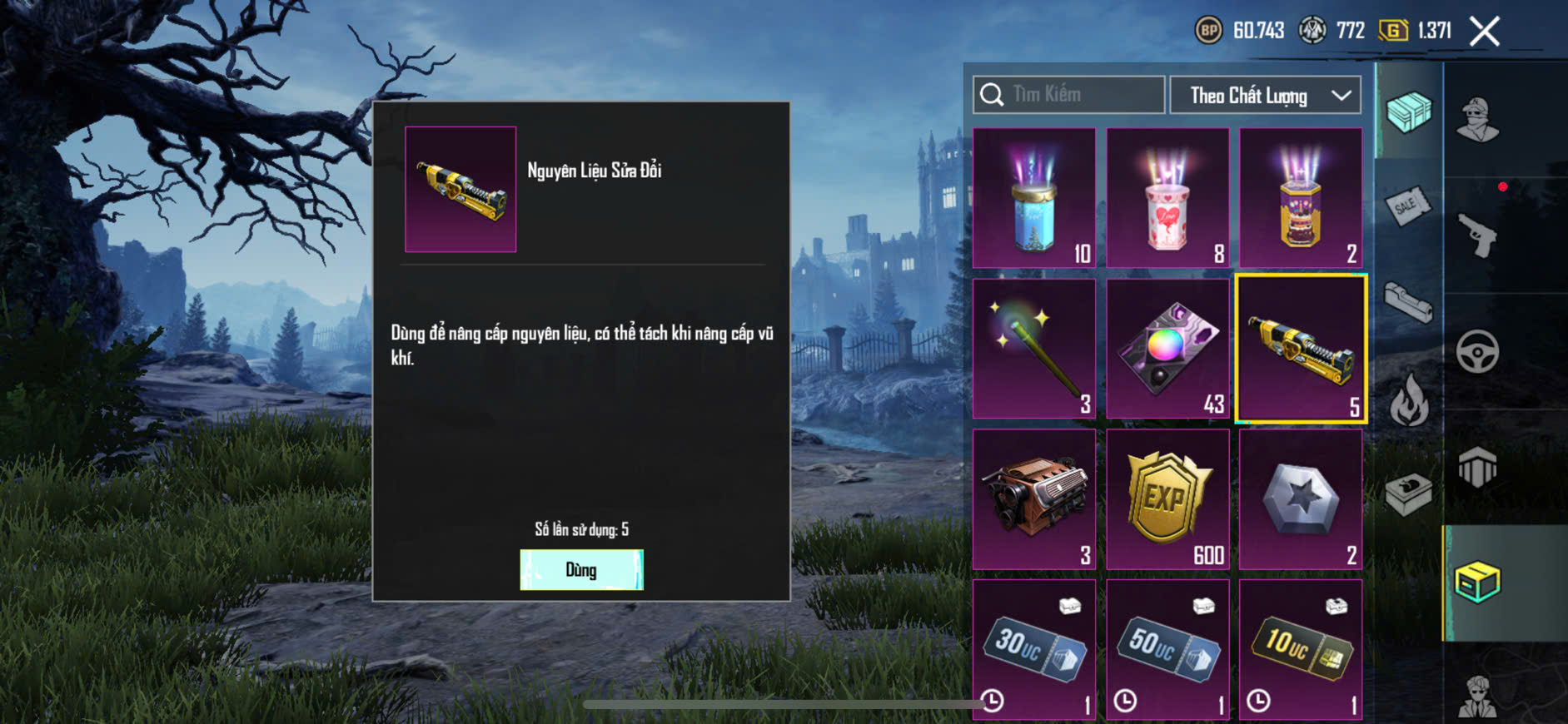Image resolution: width=1568 pixels, height=724 pixels.
Task: Pick the gold 10 UC voucher slot
Action: point(1301,649)
